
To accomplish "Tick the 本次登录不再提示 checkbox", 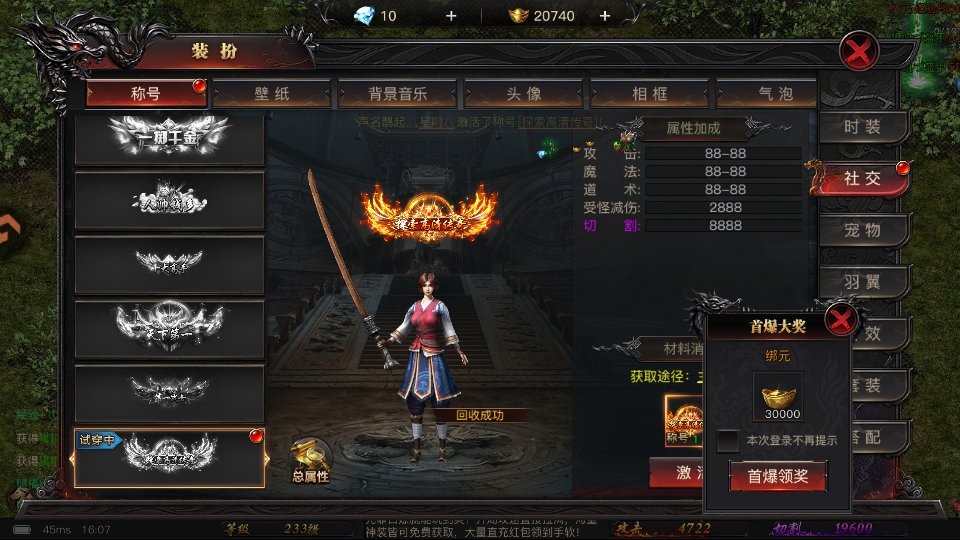I will tap(727, 441).
